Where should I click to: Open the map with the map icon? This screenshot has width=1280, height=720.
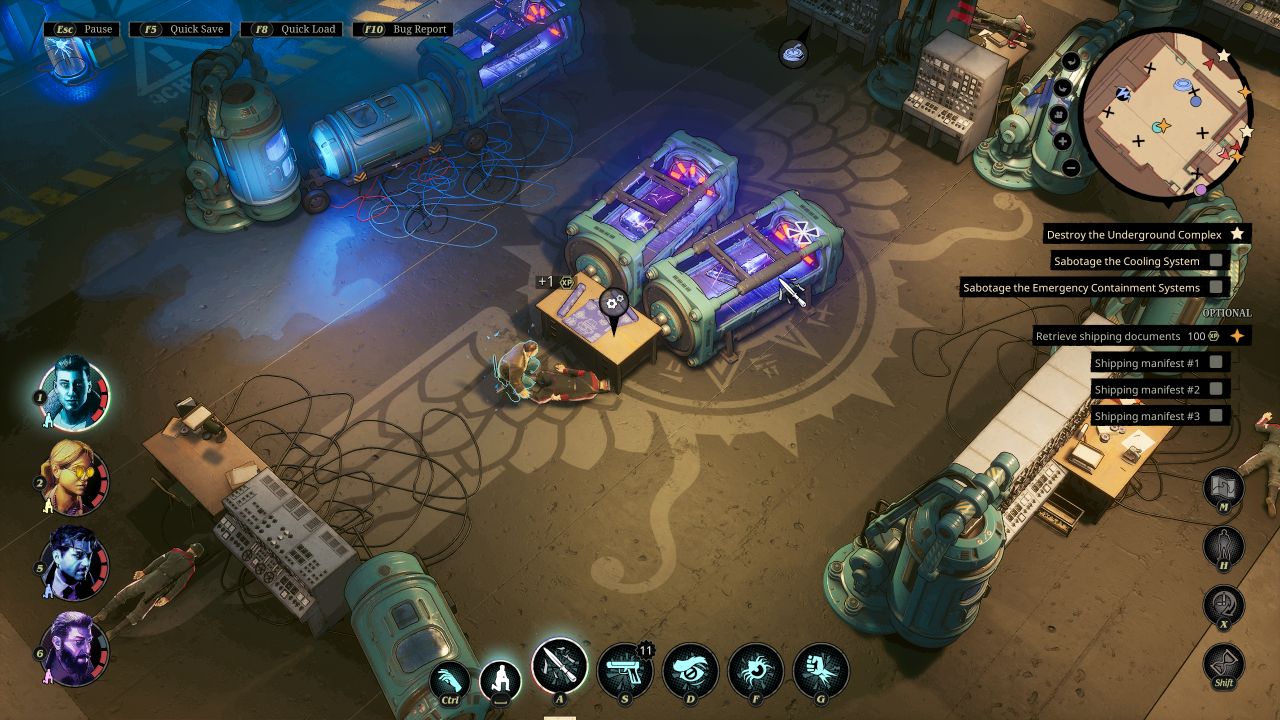(x=1224, y=487)
